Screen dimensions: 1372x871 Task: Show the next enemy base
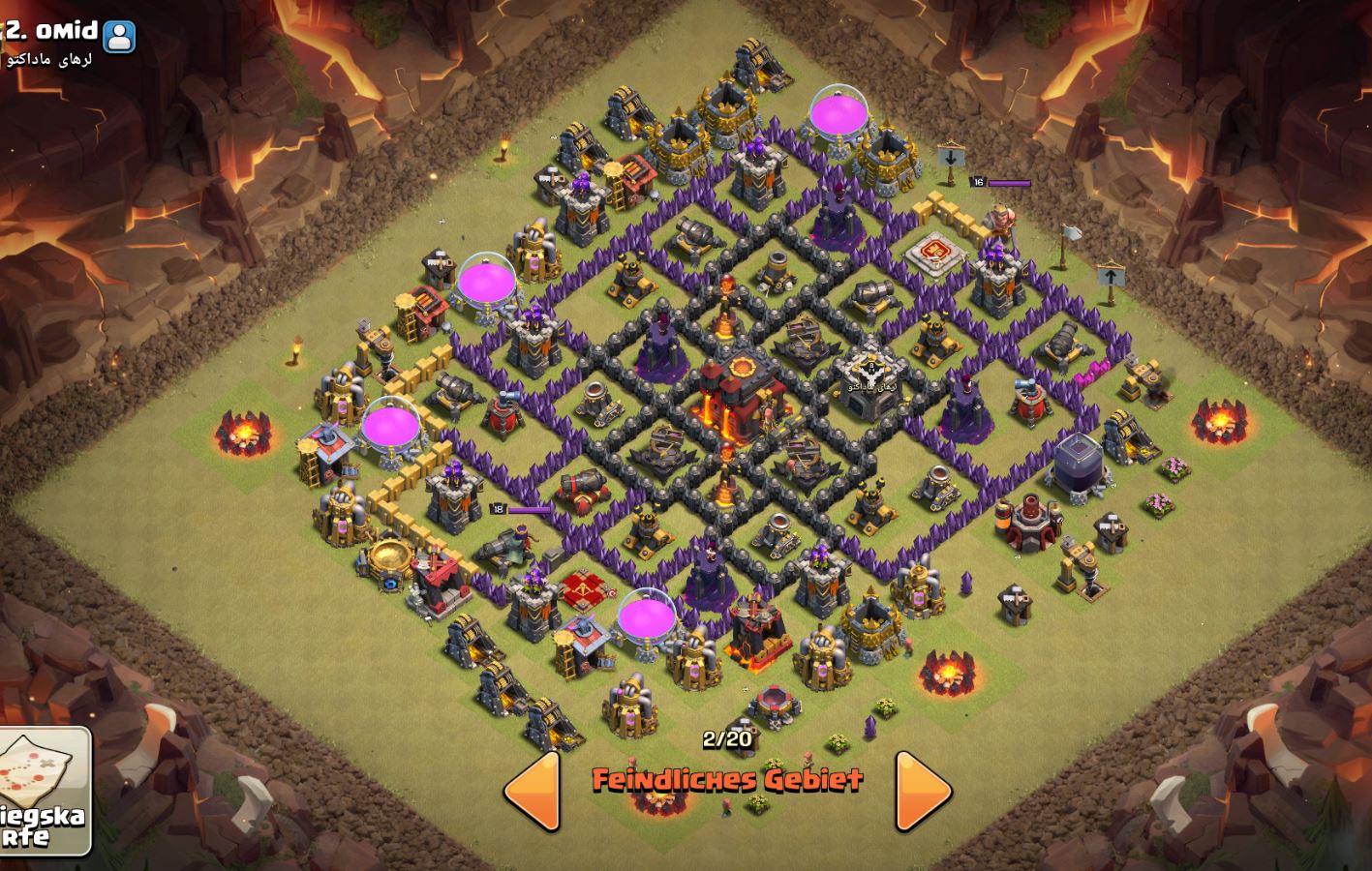(922, 791)
